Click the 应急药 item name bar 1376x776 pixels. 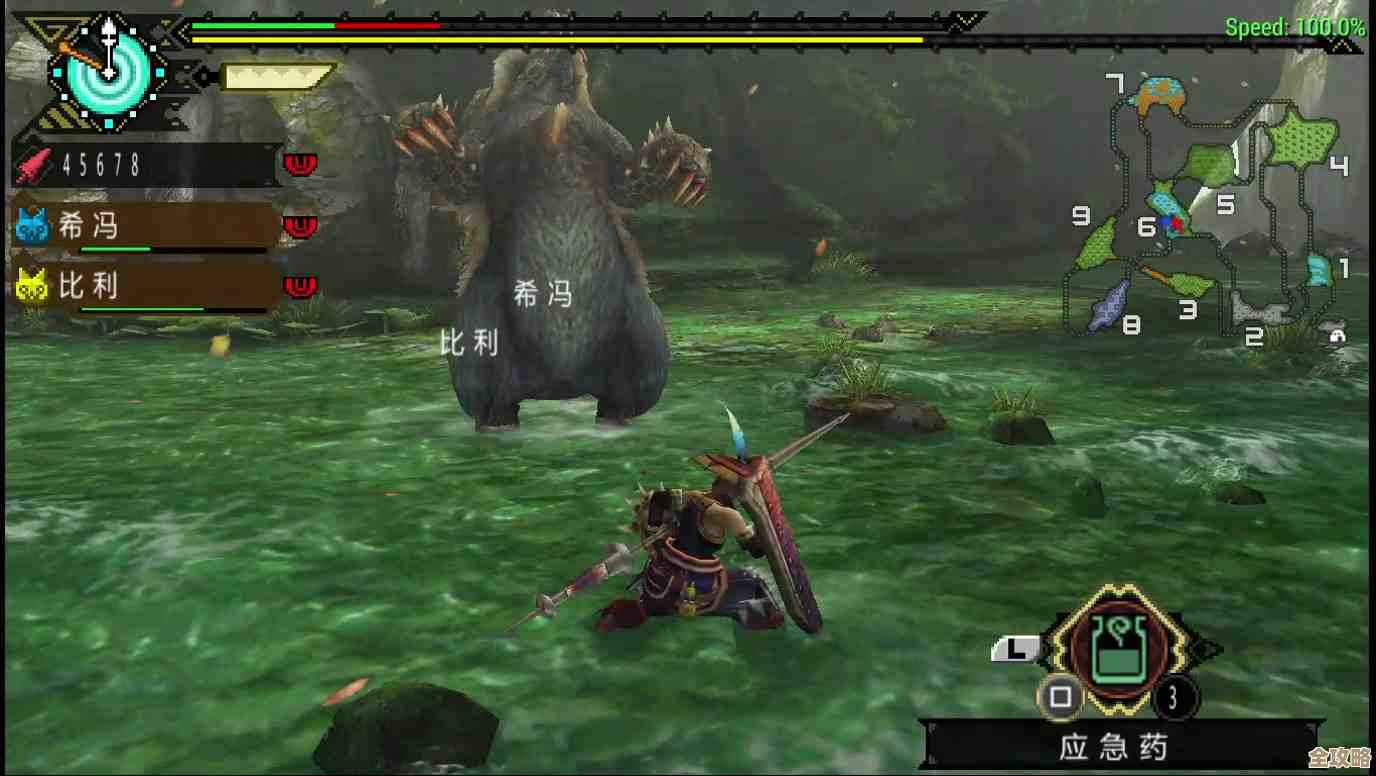coord(1113,747)
